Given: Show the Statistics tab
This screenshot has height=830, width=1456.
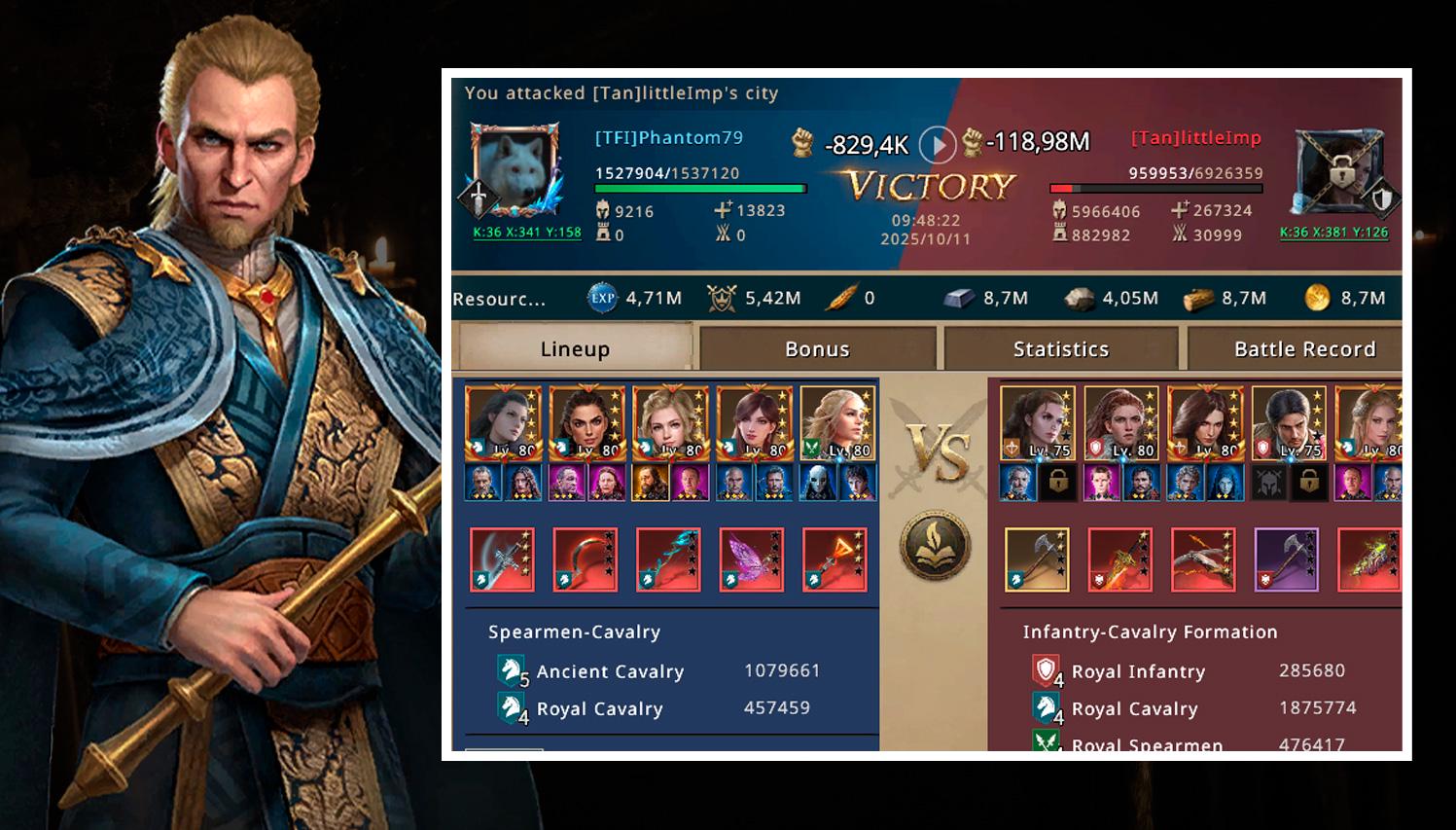Looking at the screenshot, I should coord(1060,348).
